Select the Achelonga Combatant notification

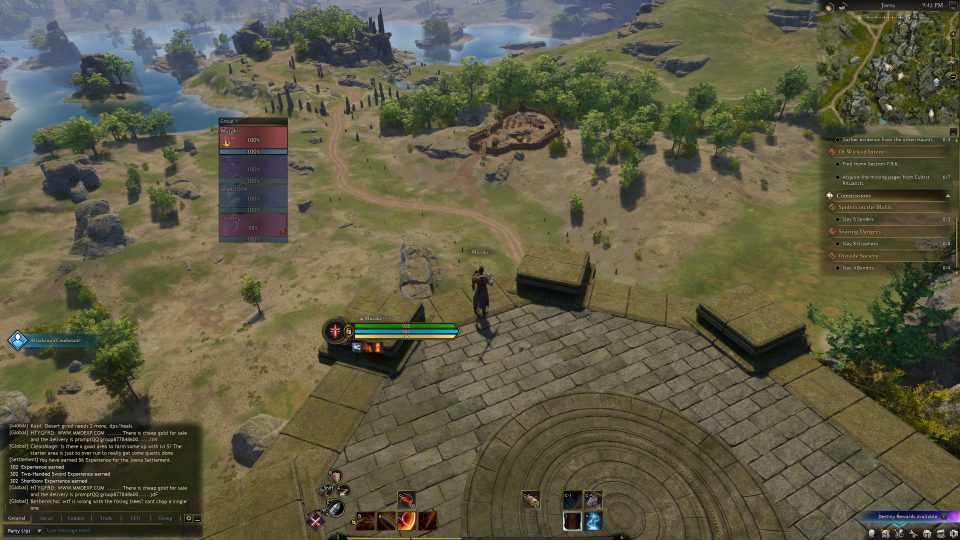pyautogui.click(x=52, y=341)
